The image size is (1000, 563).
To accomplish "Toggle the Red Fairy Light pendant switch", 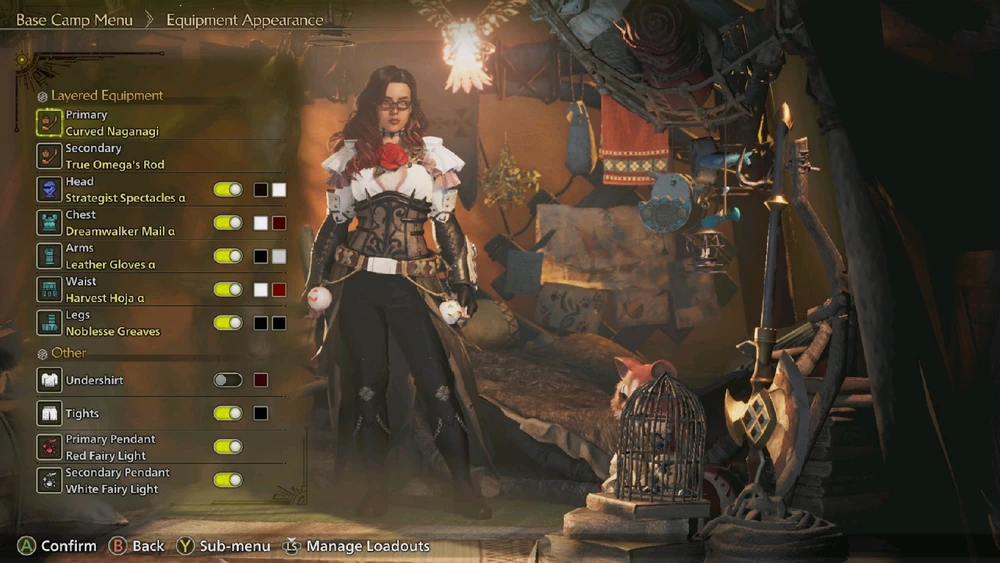I will point(228,447).
